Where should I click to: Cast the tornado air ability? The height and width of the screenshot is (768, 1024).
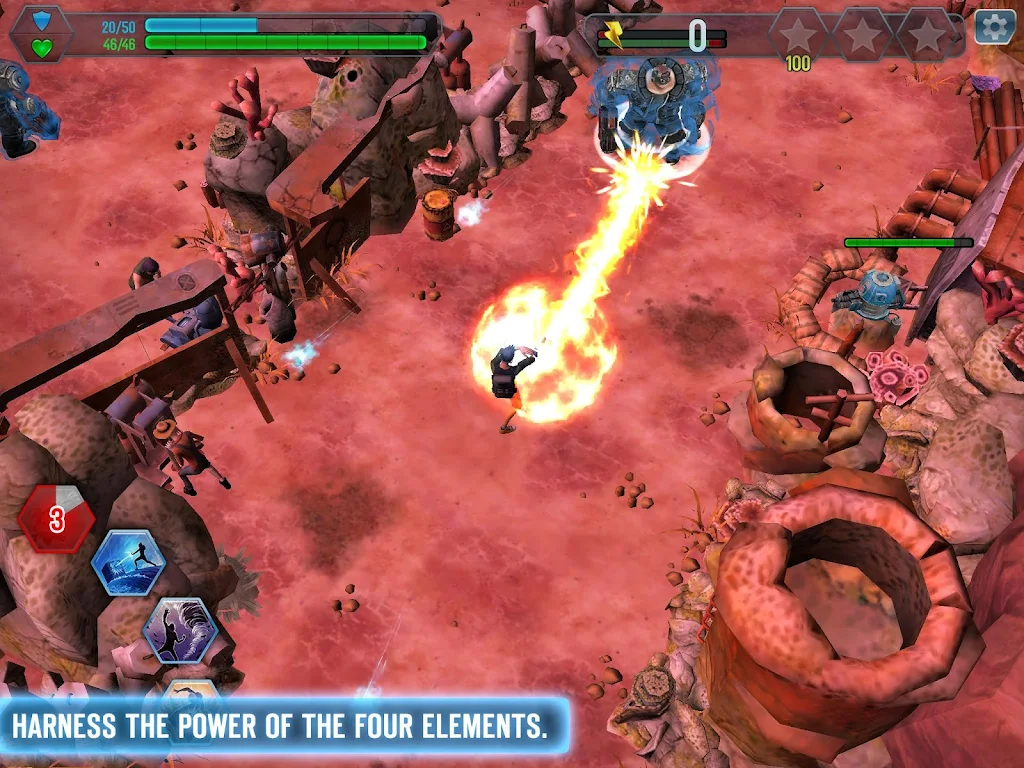[x=180, y=631]
